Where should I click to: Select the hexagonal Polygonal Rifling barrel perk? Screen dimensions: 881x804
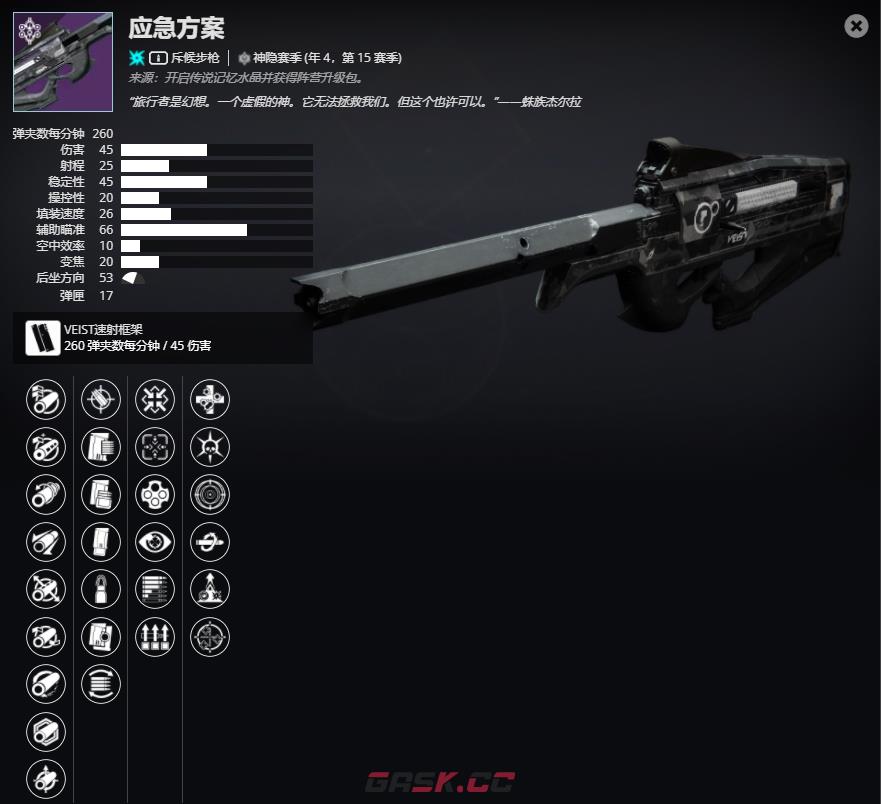click(x=45, y=729)
